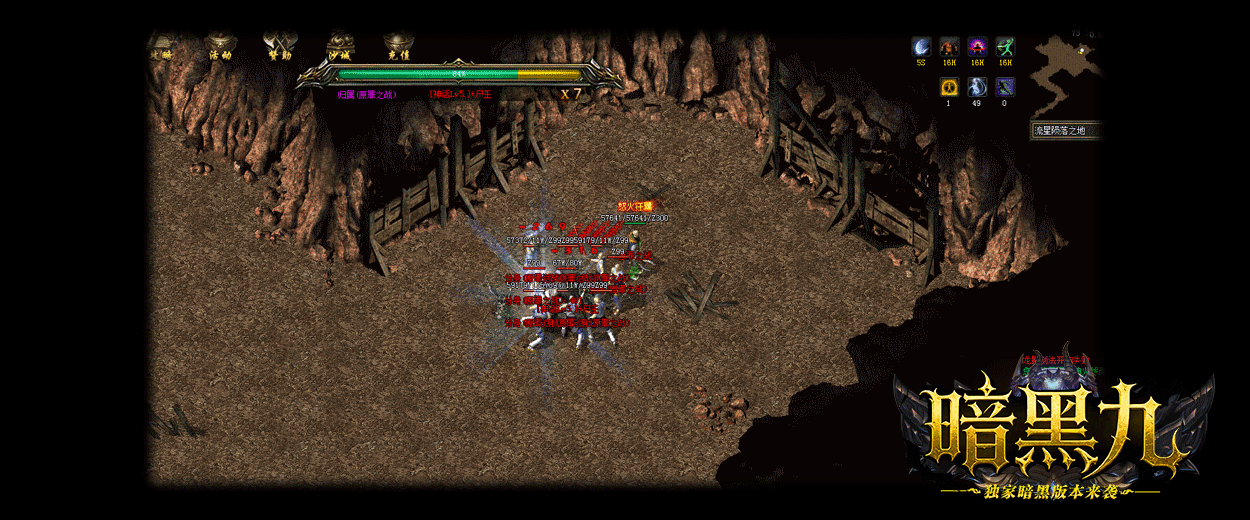Viewport: 1250px width, 520px height.
Task: Click the golden human figure icon
Action: tap(949, 87)
